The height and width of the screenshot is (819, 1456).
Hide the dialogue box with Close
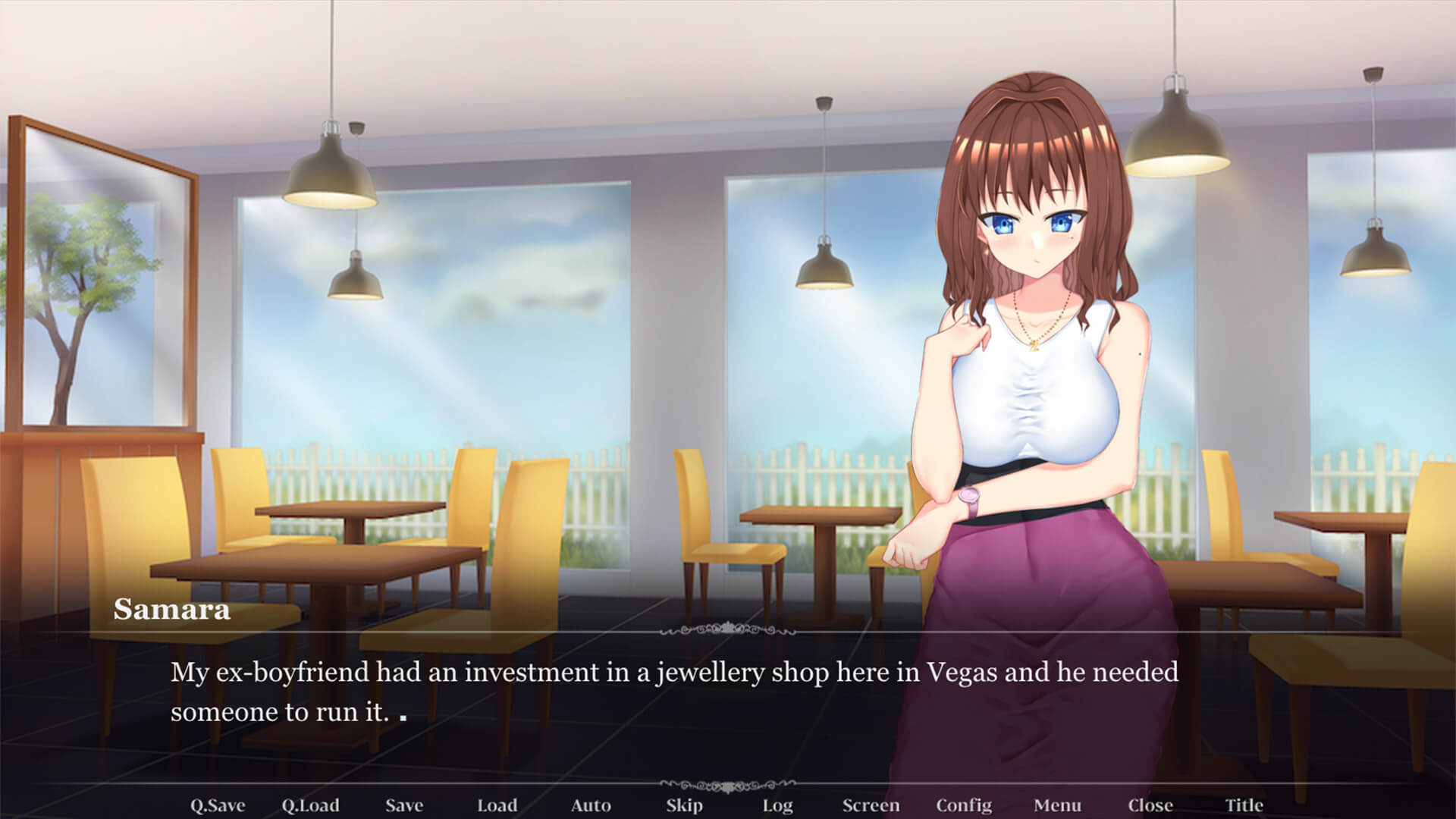[1150, 805]
